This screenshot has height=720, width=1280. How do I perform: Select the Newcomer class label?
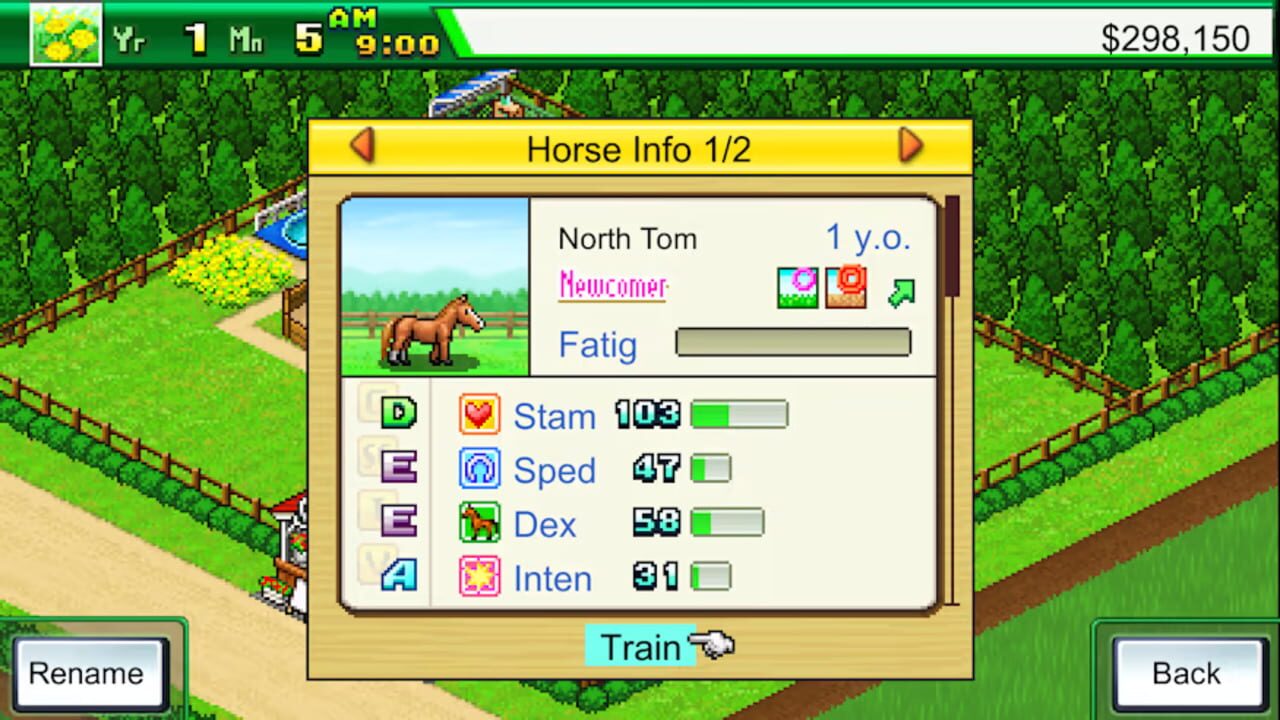point(612,286)
